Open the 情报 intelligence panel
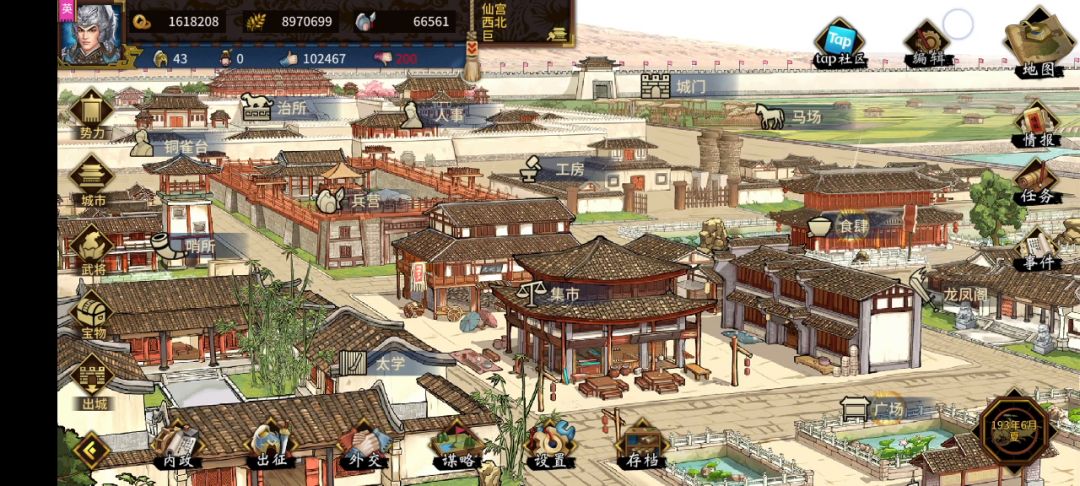1080x486 pixels. coord(1038,125)
